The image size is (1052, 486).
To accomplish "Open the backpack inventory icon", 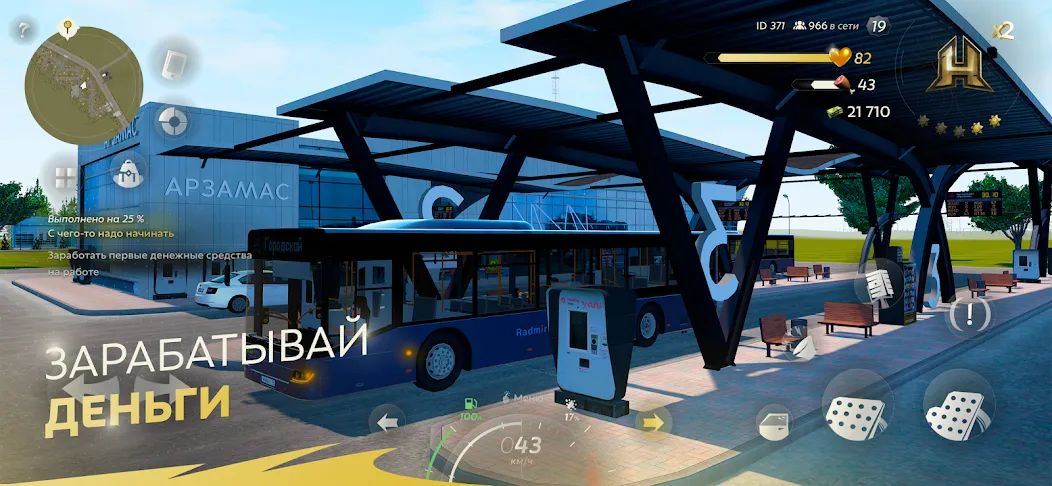I will click(129, 174).
